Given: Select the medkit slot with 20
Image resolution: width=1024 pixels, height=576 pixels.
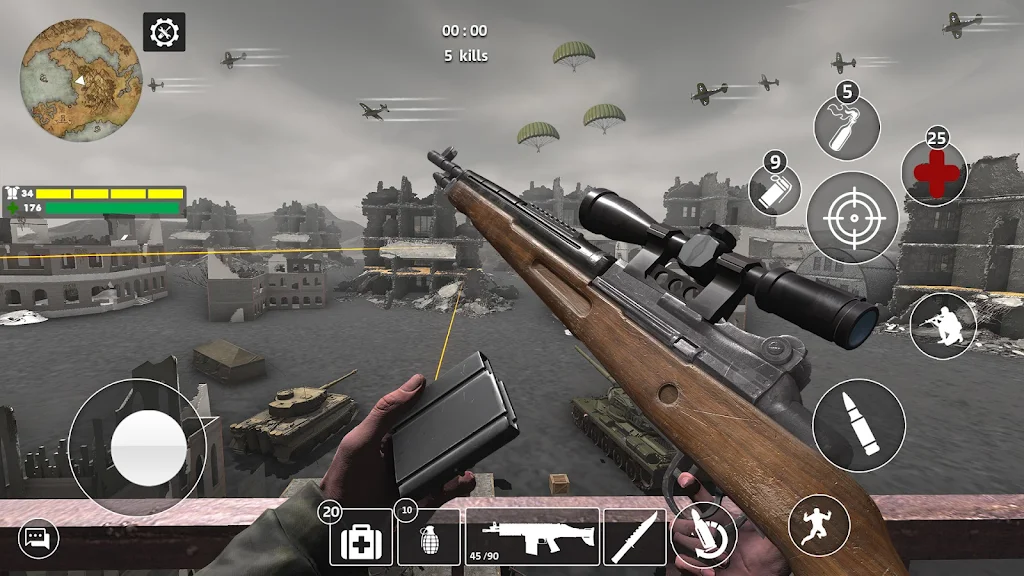Looking at the screenshot, I should point(360,538).
